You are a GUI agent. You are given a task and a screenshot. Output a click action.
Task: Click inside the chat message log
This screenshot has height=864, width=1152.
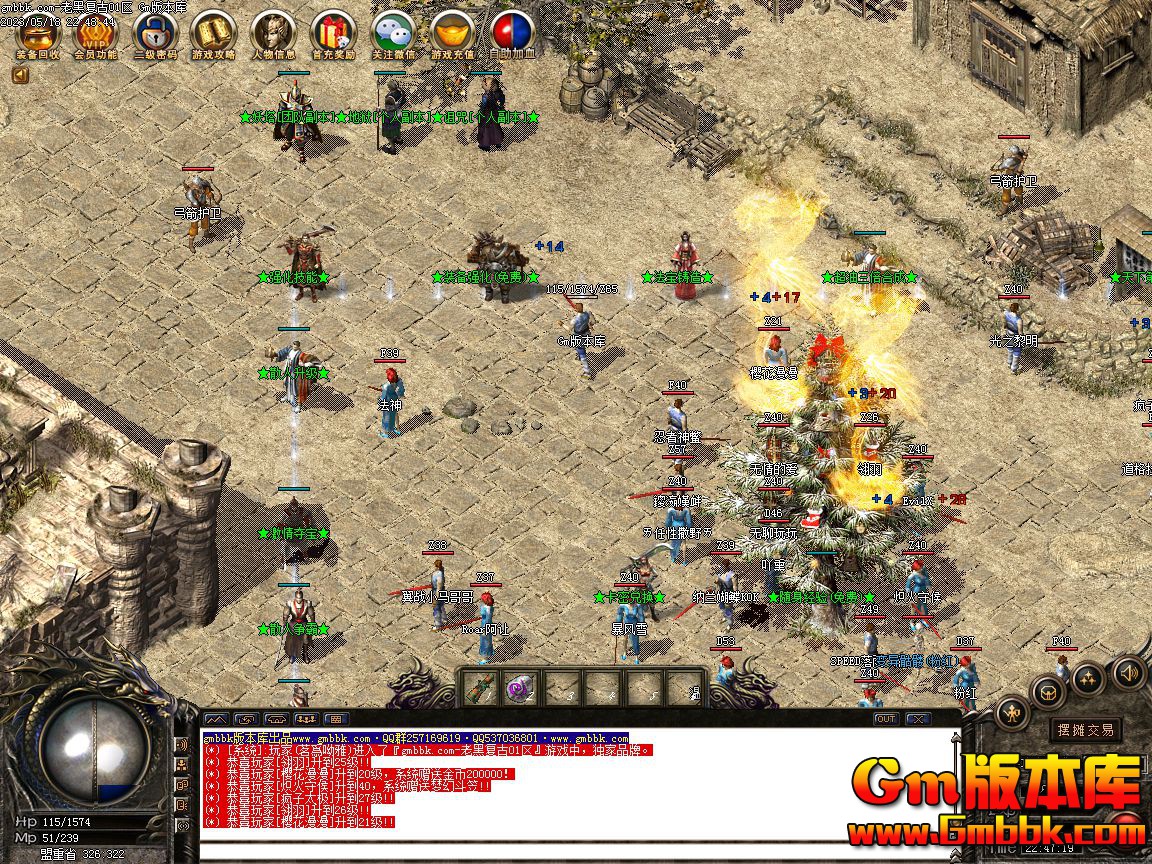(580, 790)
